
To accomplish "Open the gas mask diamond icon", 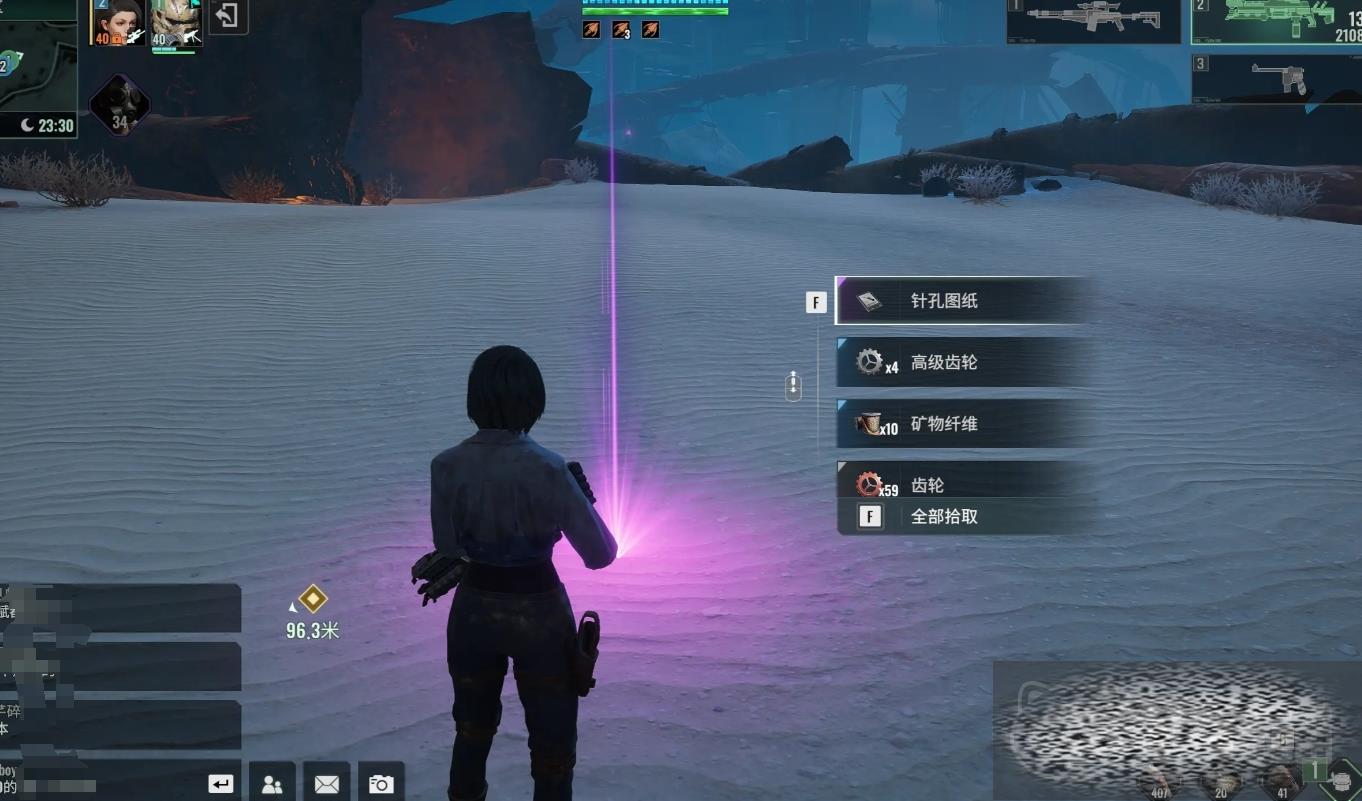I will [x=120, y=104].
